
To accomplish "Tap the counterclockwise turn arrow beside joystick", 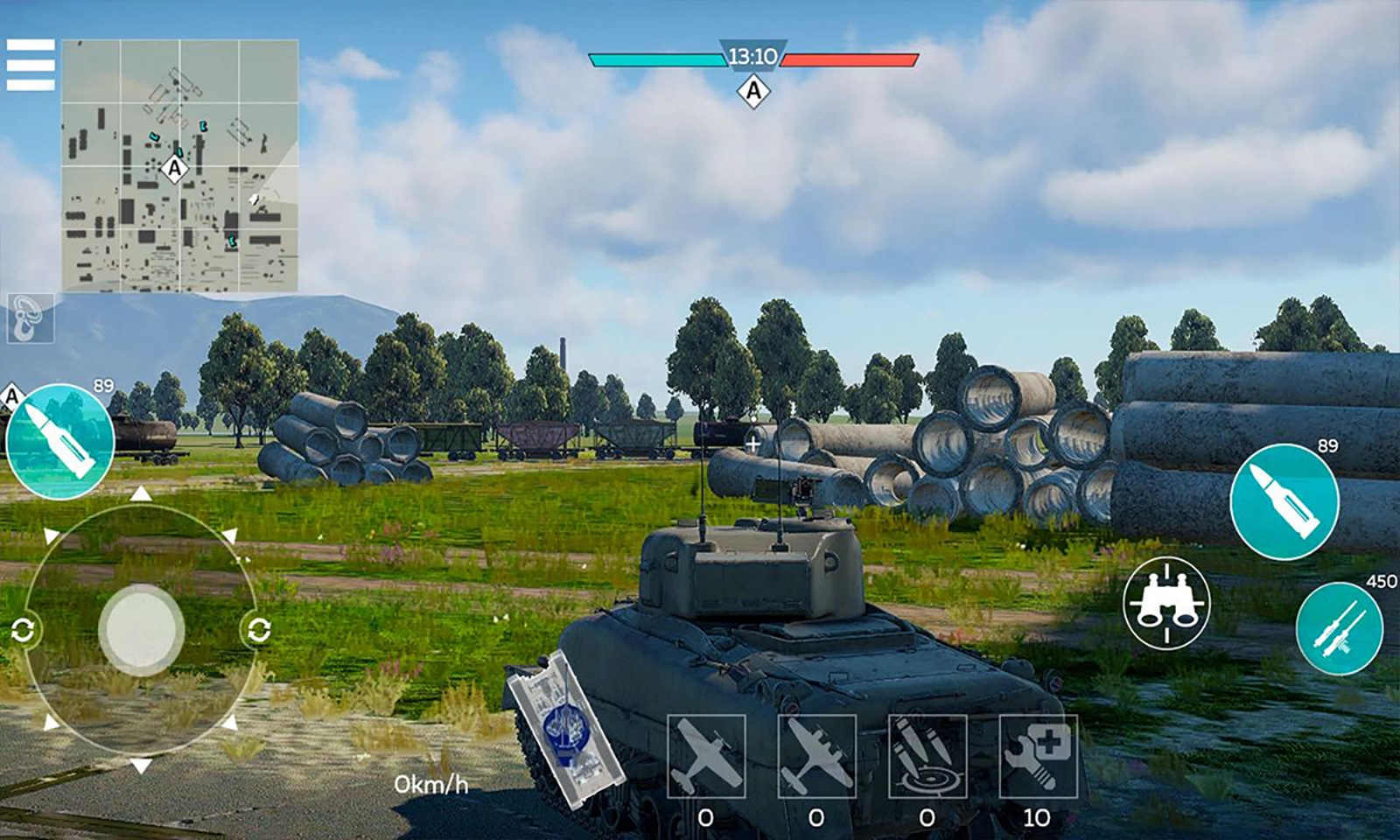I will tap(25, 628).
